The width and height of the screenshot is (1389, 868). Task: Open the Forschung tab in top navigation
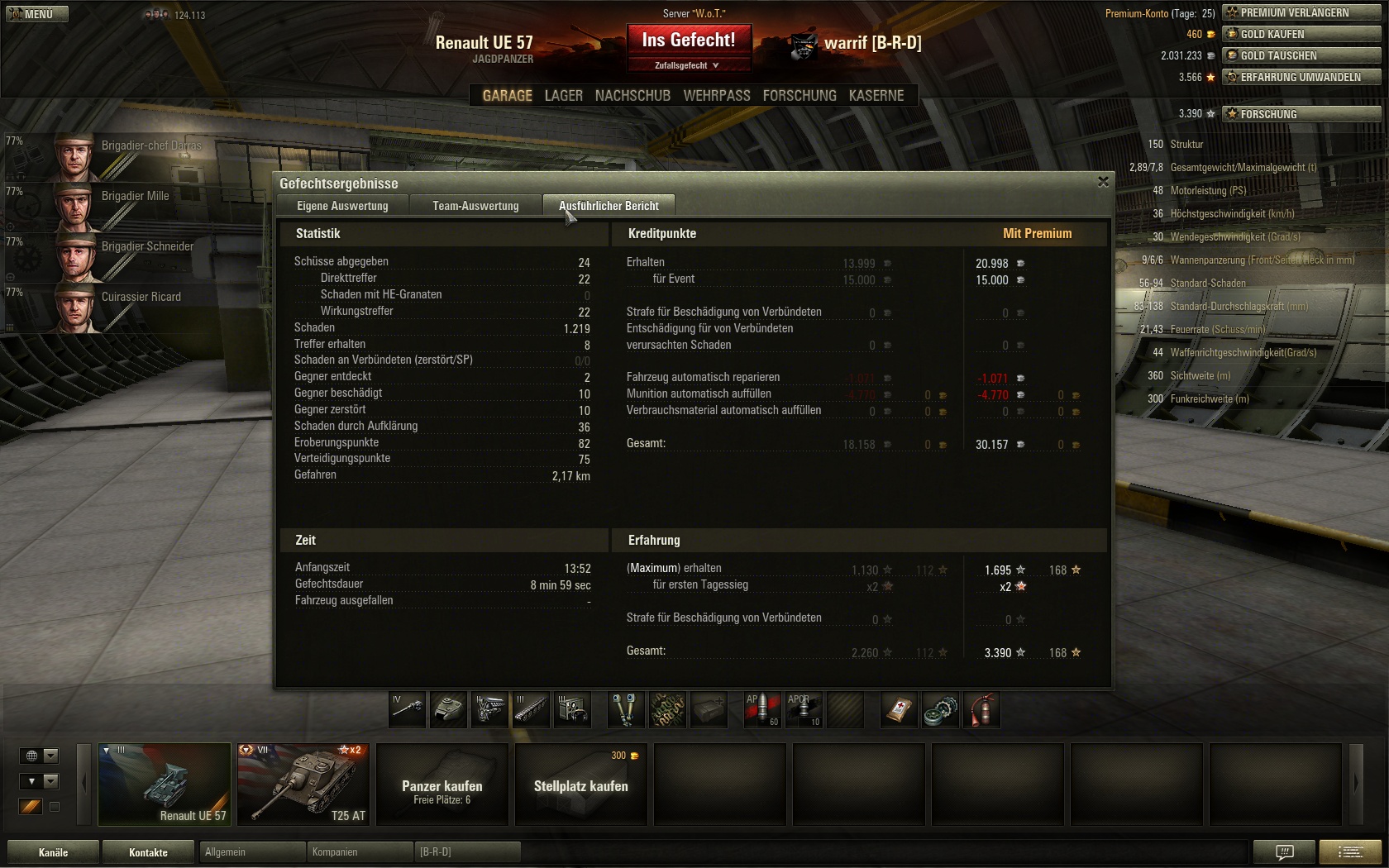(799, 96)
